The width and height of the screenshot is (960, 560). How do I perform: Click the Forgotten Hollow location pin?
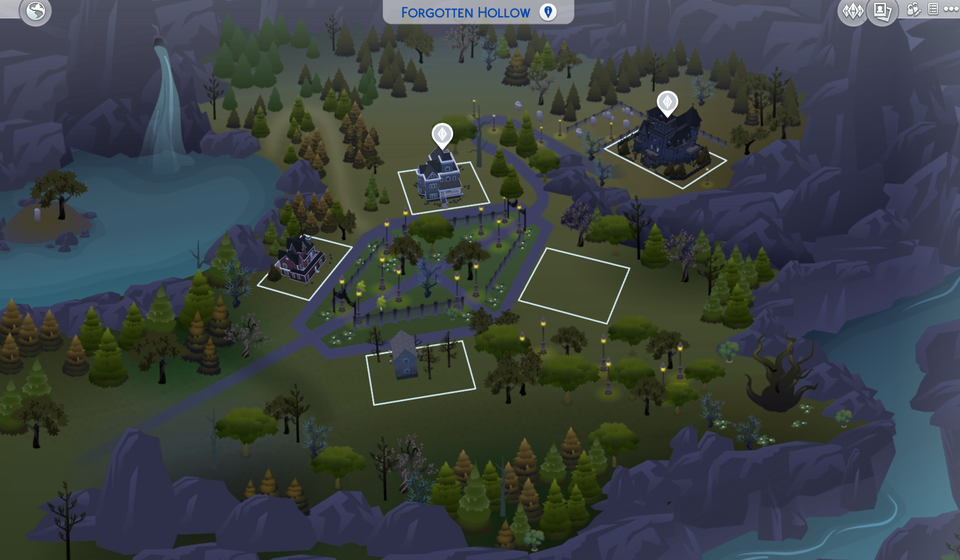(x=548, y=12)
